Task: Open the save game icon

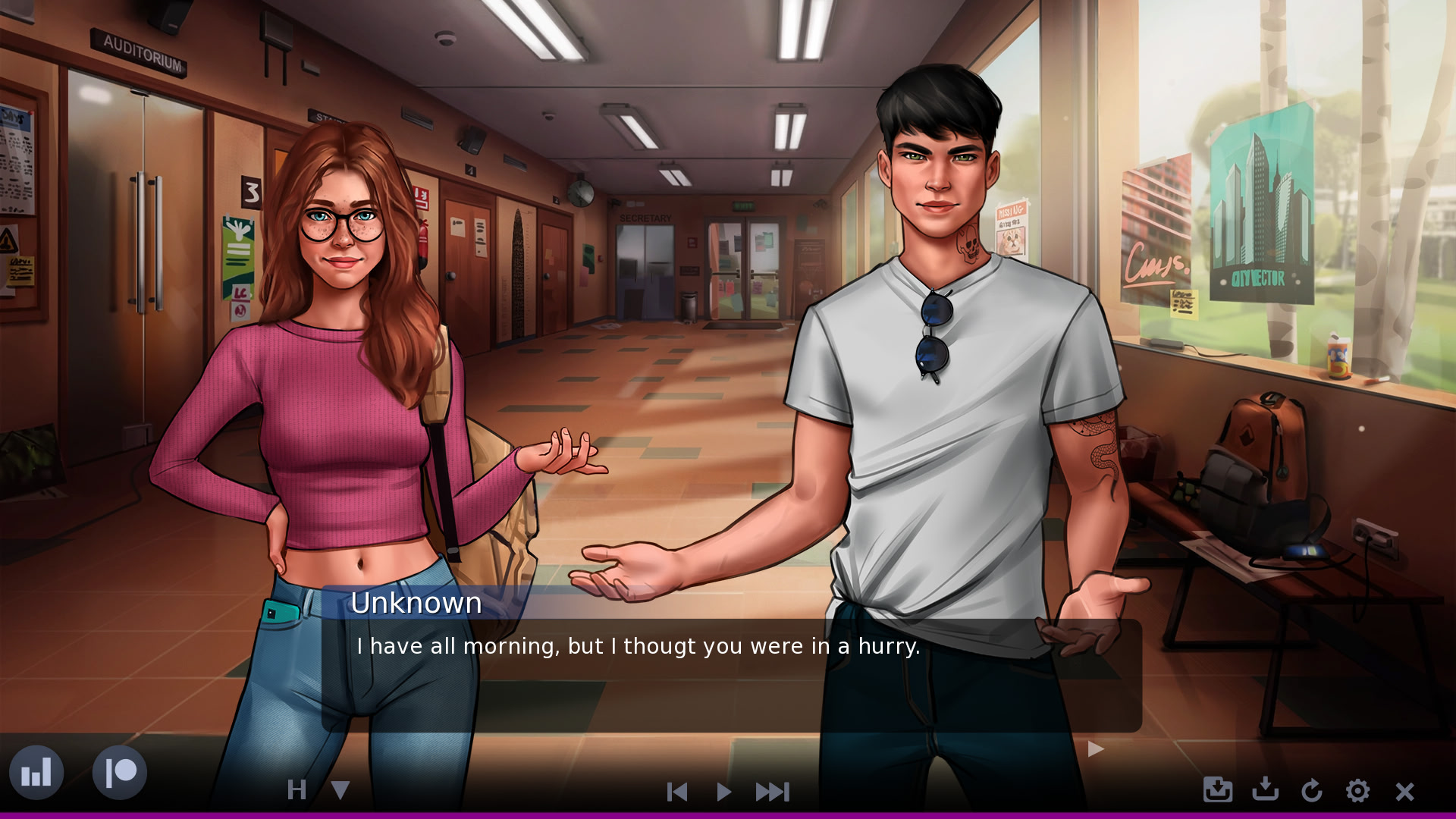Action: [1266, 791]
